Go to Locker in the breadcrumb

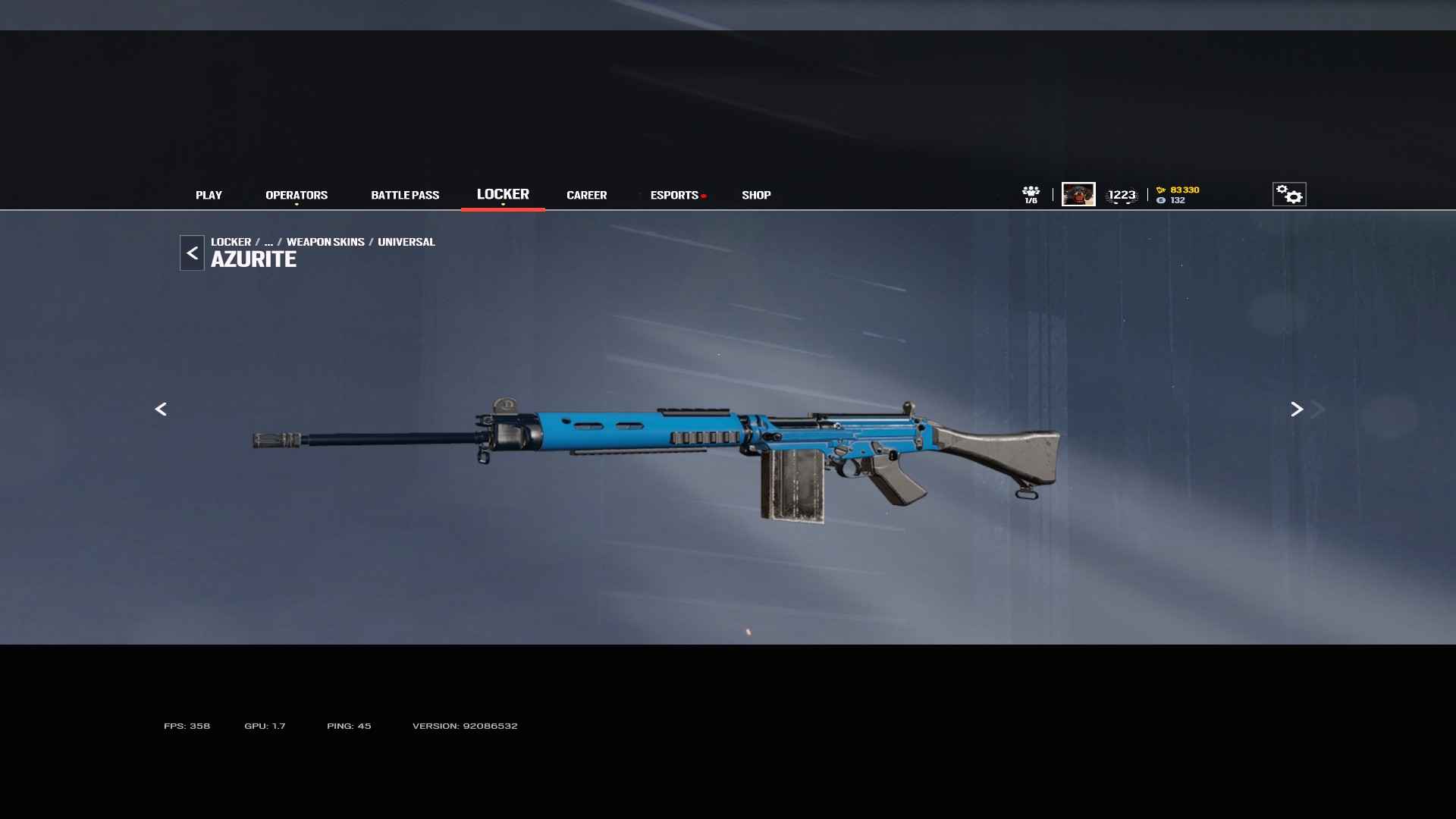point(231,242)
